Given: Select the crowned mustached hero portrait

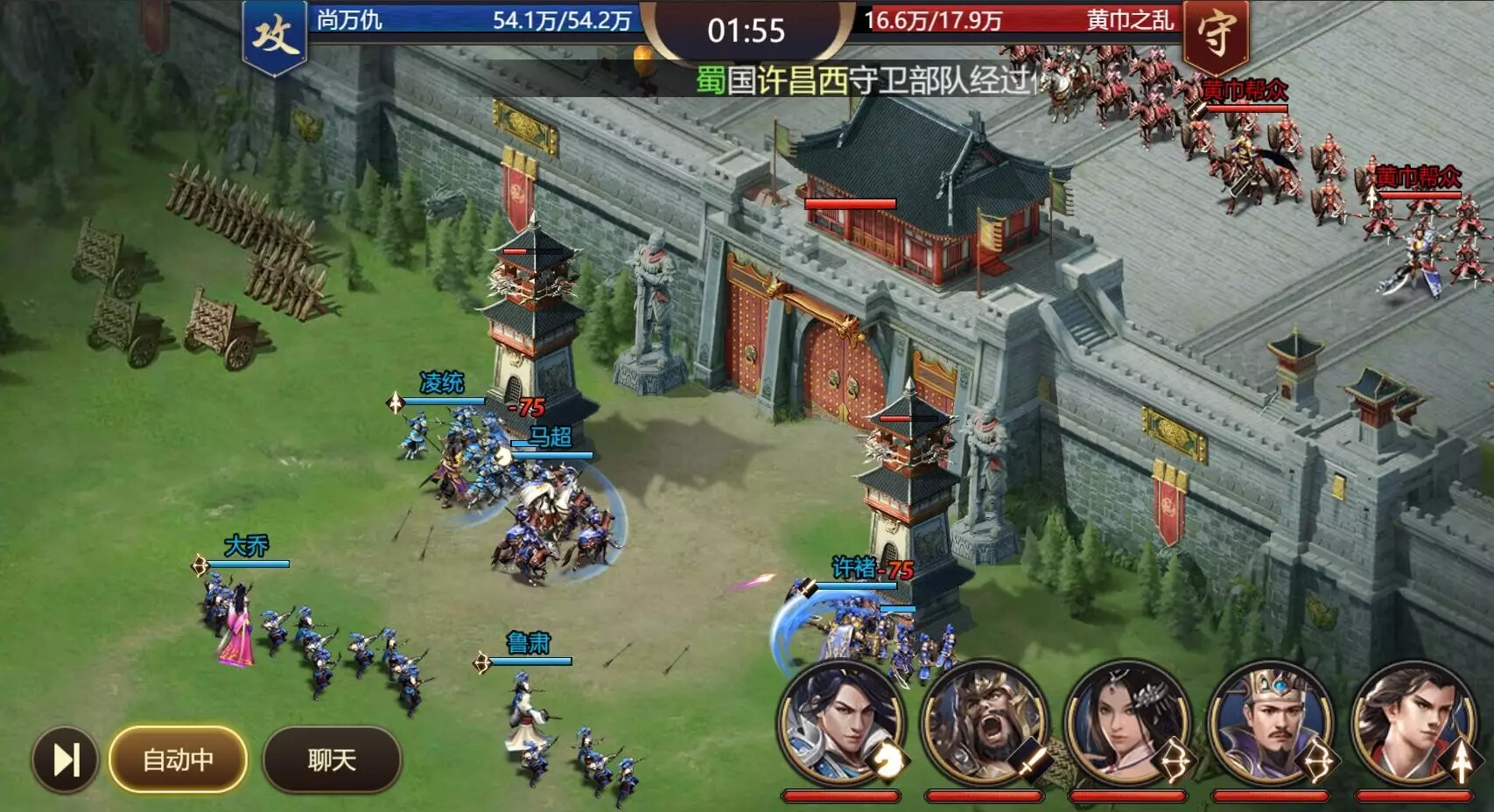Looking at the screenshot, I should 1271,726.
